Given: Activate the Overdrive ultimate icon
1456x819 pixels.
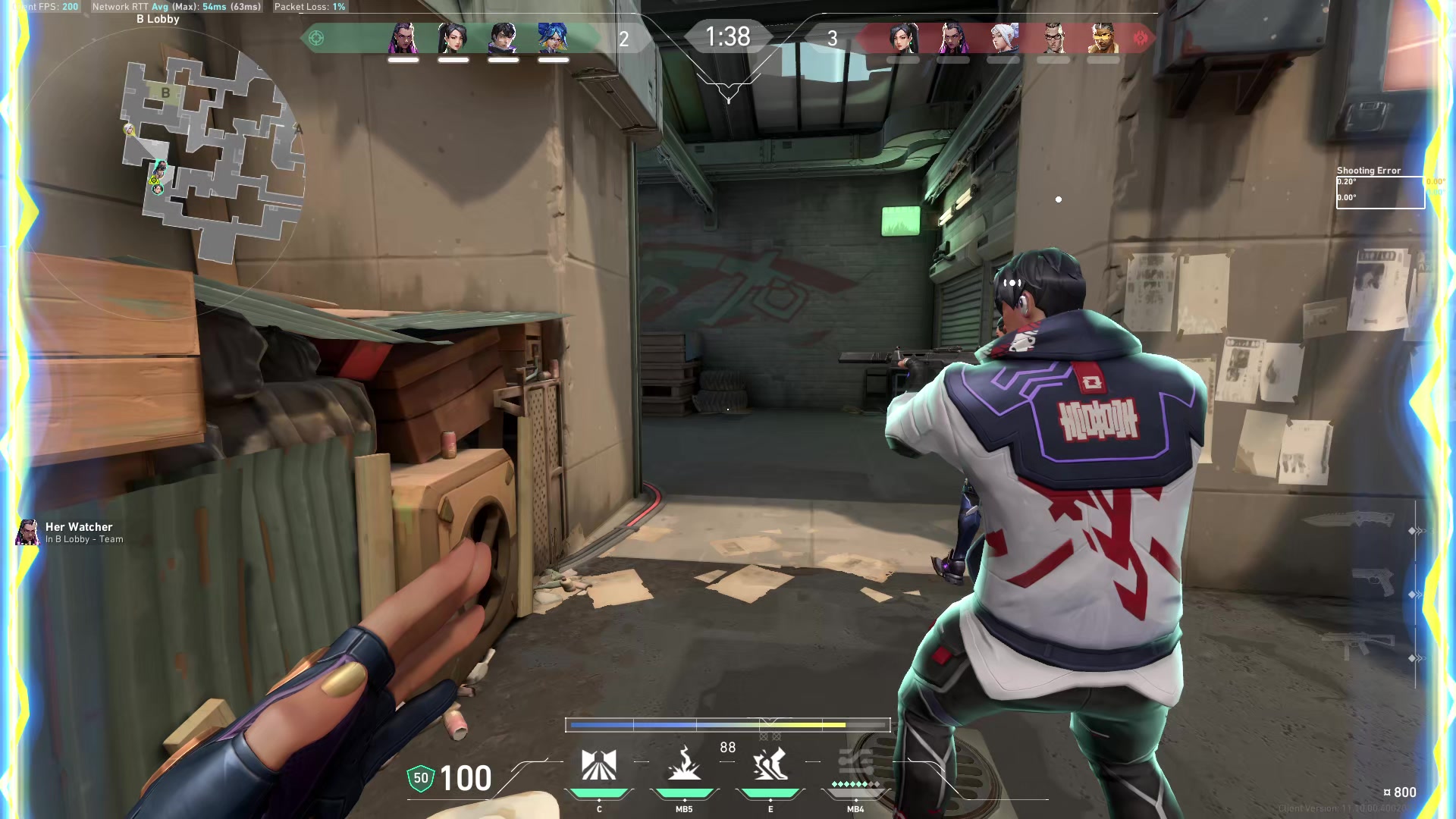Looking at the screenshot, I should 855,764.
